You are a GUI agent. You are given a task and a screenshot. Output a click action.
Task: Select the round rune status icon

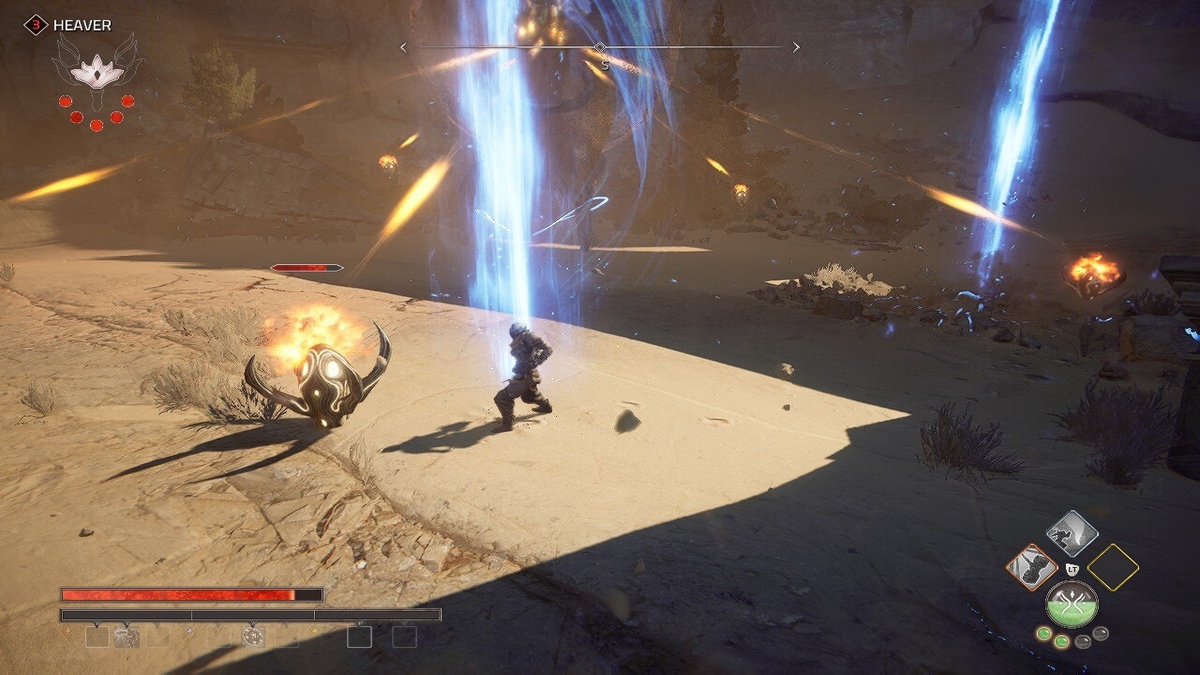[x=253, y=636]
